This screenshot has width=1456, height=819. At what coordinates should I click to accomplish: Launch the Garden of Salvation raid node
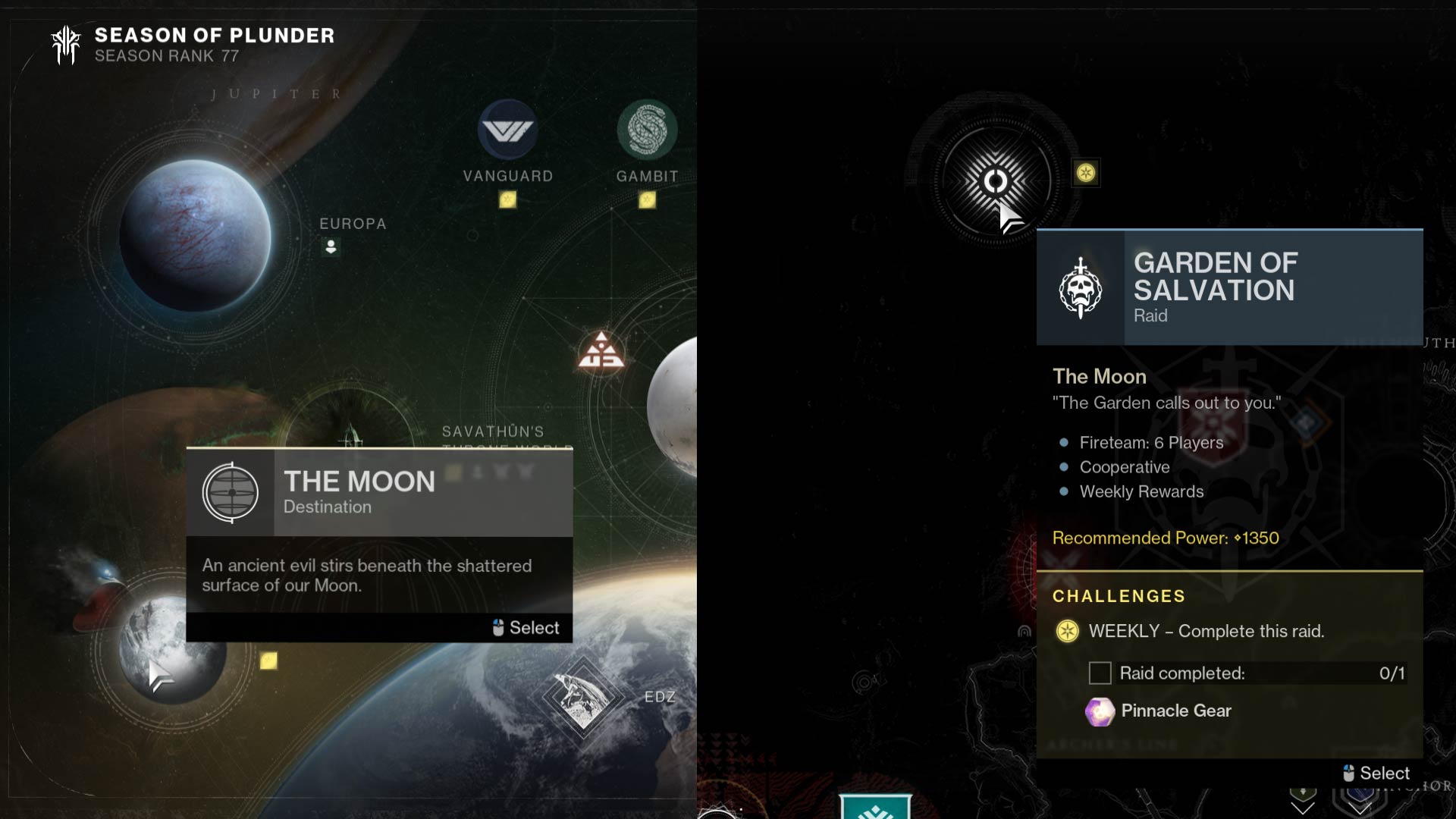[x=995, y=181]
